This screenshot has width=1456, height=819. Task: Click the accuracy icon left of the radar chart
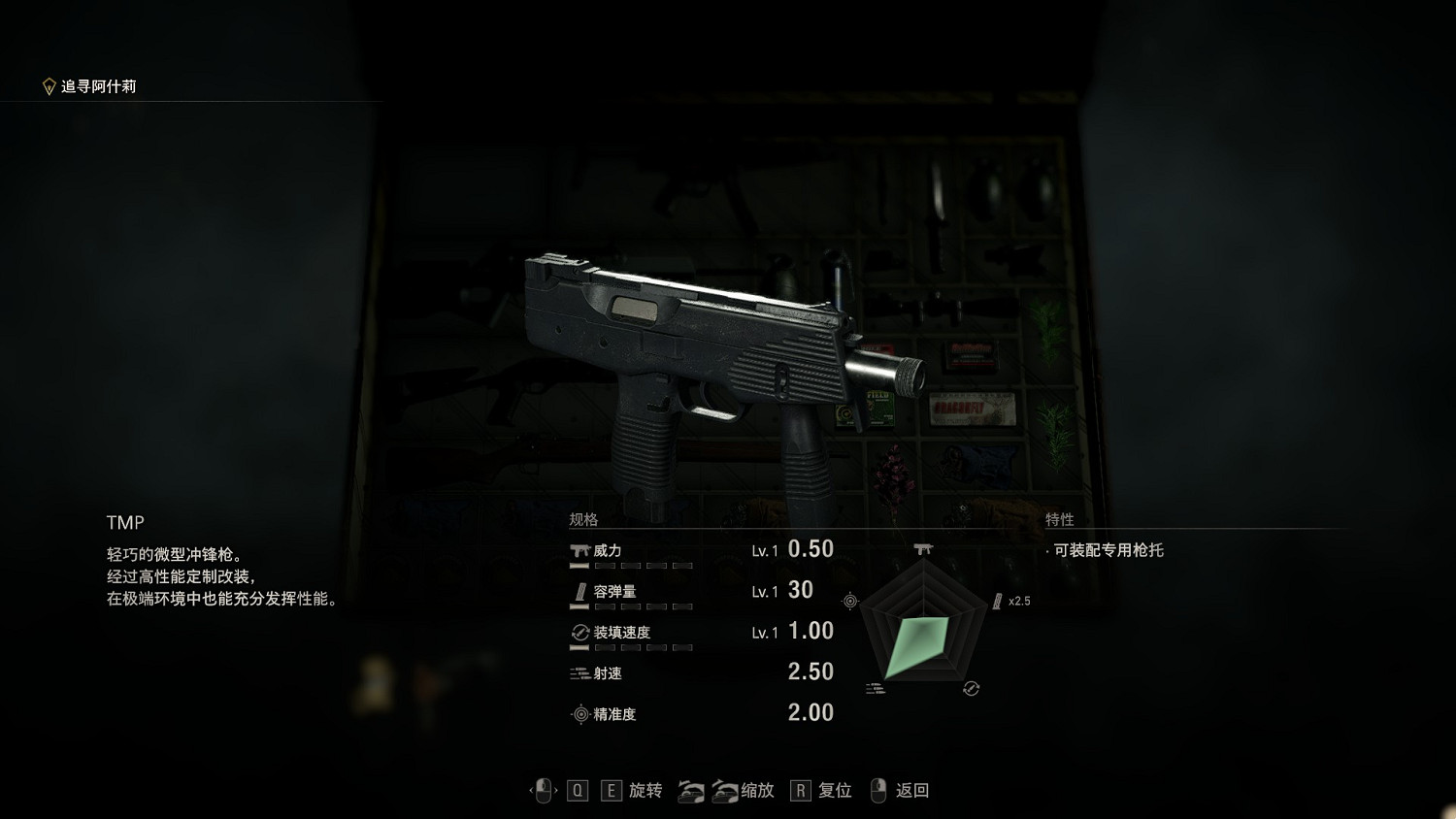coord(851,600)
